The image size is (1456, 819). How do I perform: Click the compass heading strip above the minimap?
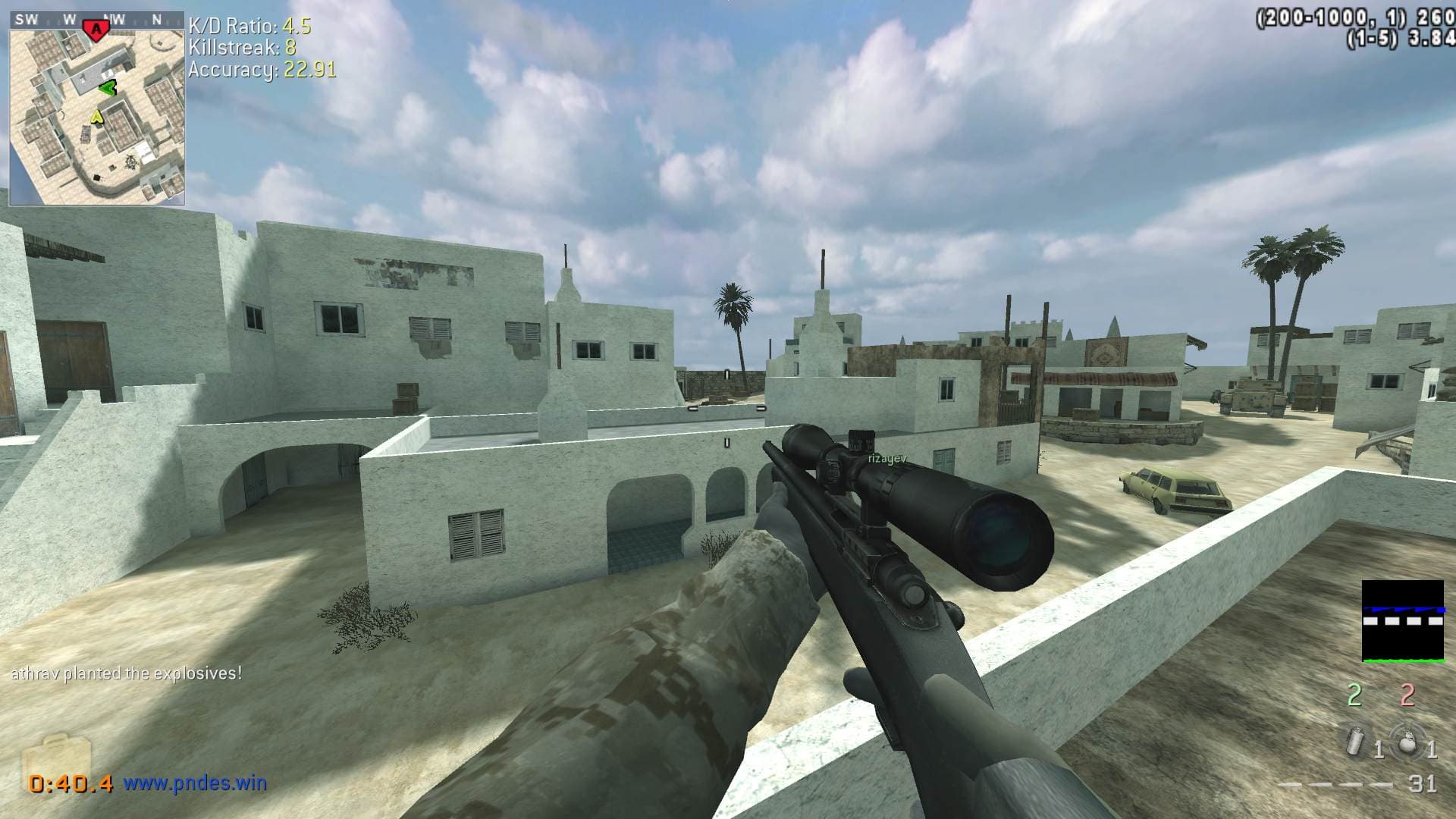(x=97, y=20)
